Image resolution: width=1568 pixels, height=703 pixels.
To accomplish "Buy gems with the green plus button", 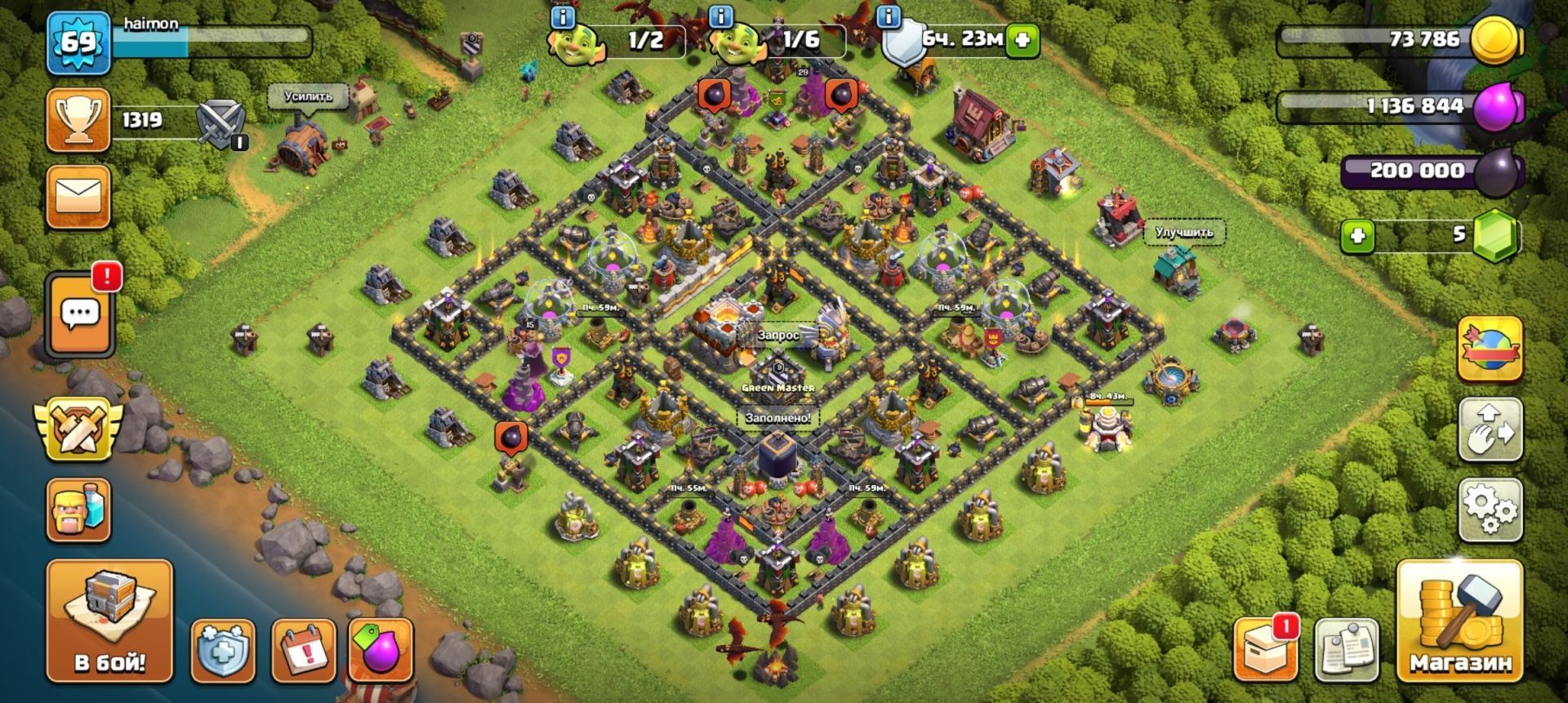I will click(x=1356, y=236).
